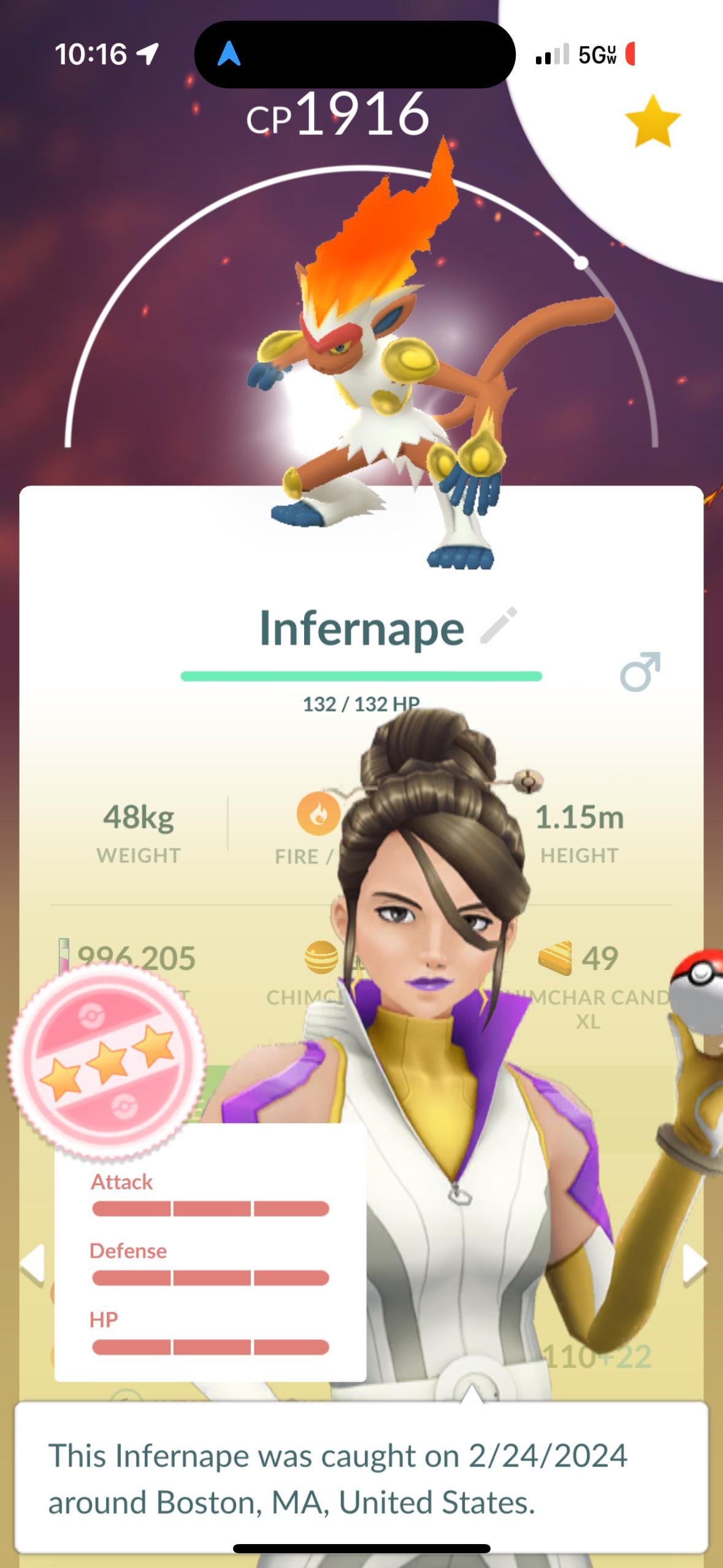The height and width of the screenshot is (1568, 723).
Task: Tap the blue location arrow in Dynamic Island
Action: click(x=229, y=54)
